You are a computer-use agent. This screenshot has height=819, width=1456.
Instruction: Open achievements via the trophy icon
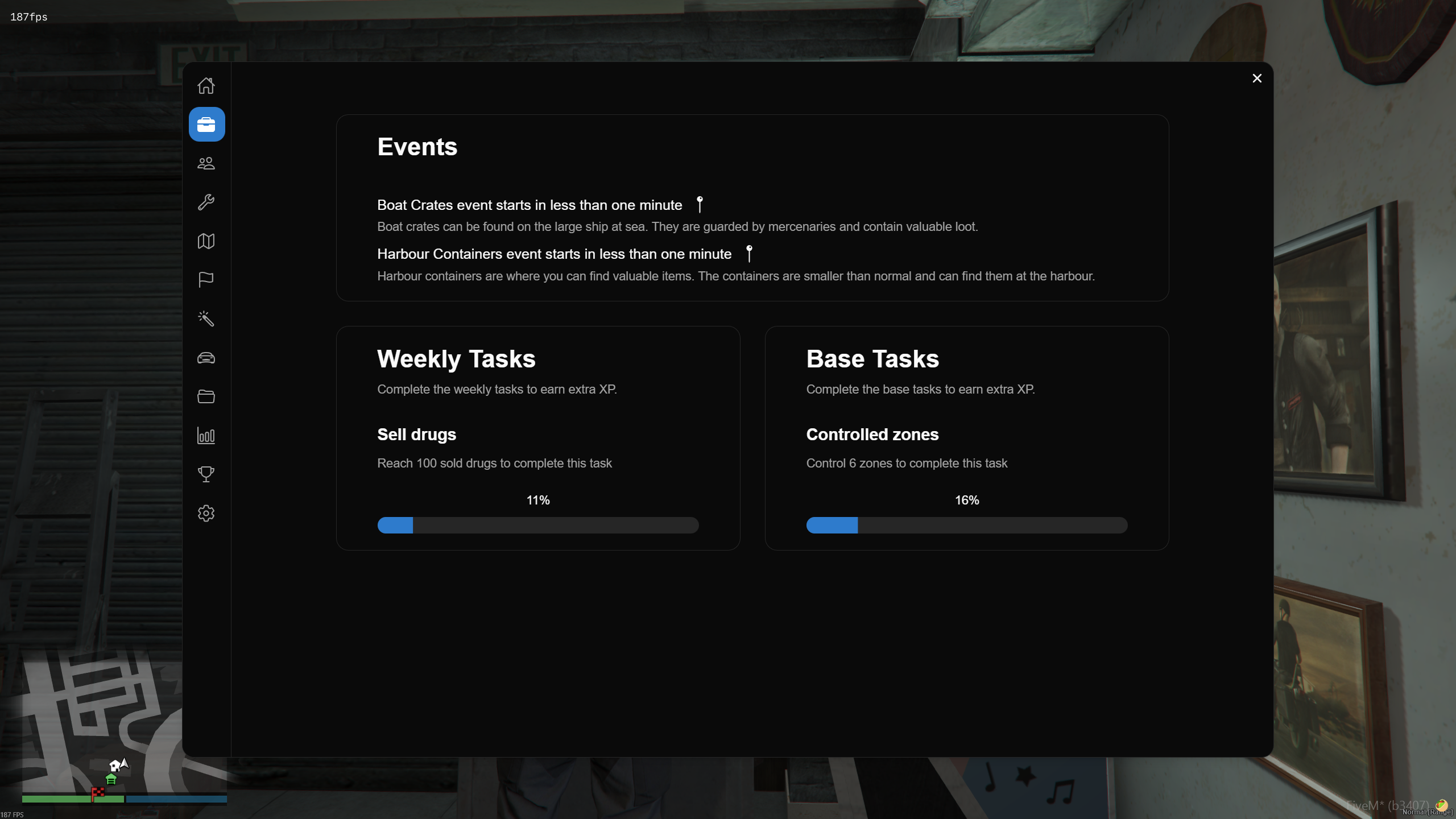coord(206,475)
